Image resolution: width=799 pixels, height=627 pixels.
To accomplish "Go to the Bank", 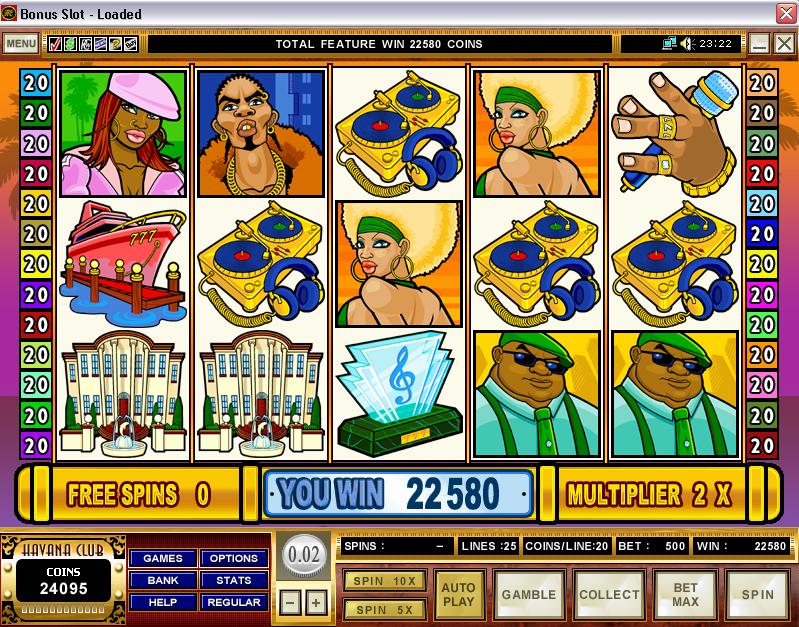I will [x=163, y=580].
